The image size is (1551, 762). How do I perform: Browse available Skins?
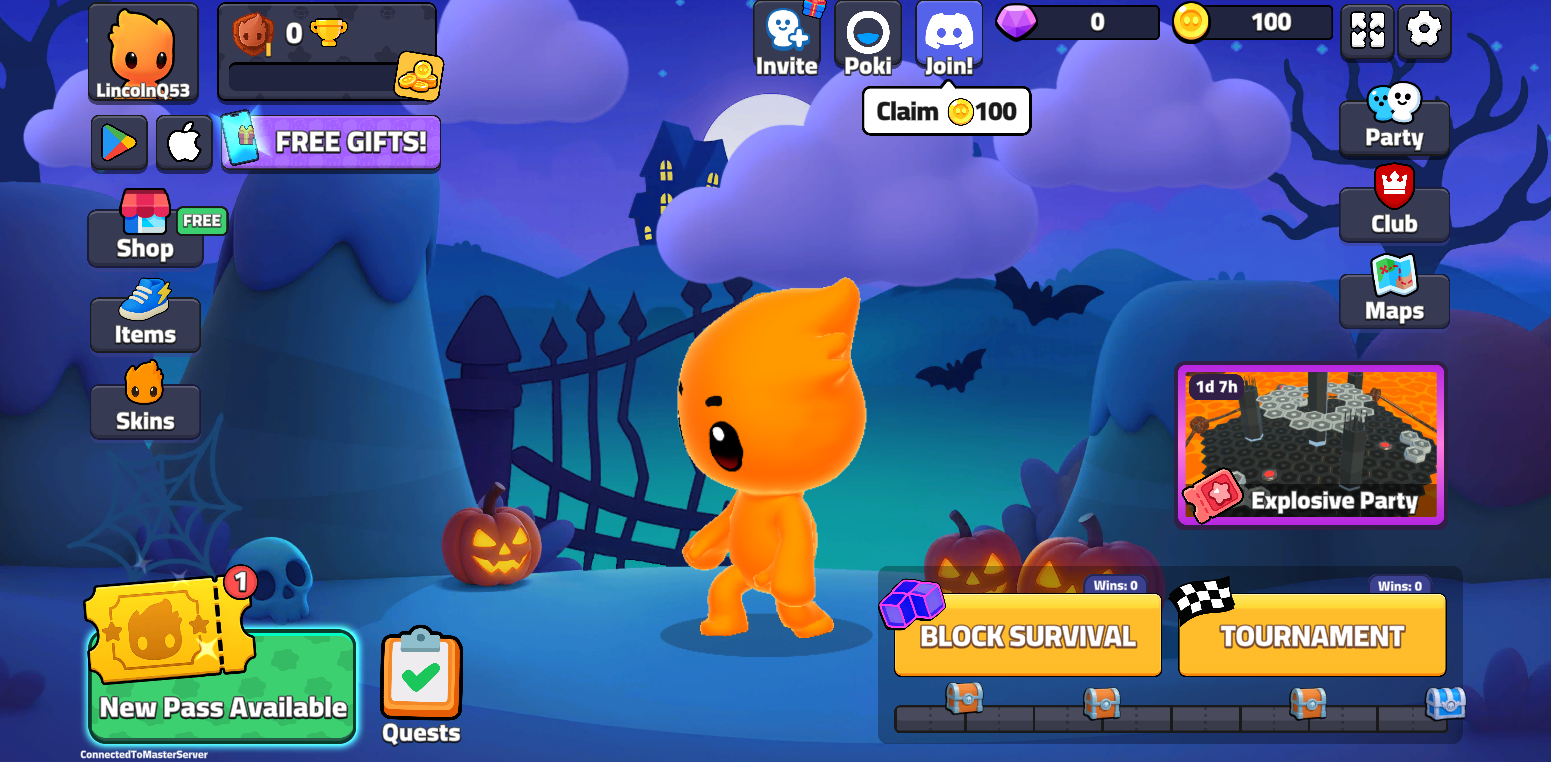click(145, 408)
